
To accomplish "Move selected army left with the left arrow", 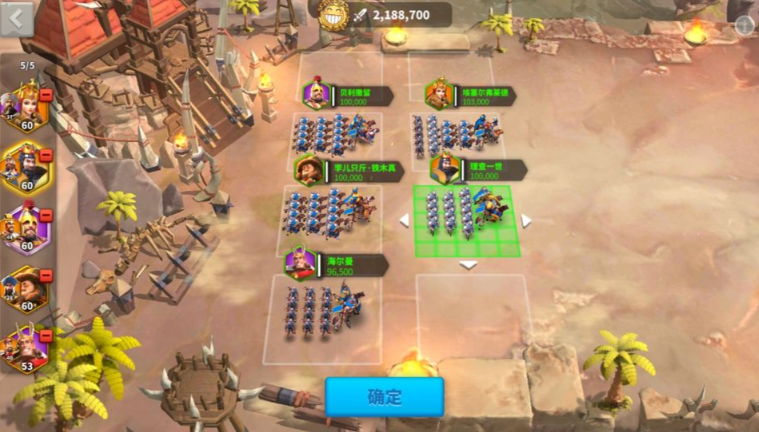I will point(404,221).
